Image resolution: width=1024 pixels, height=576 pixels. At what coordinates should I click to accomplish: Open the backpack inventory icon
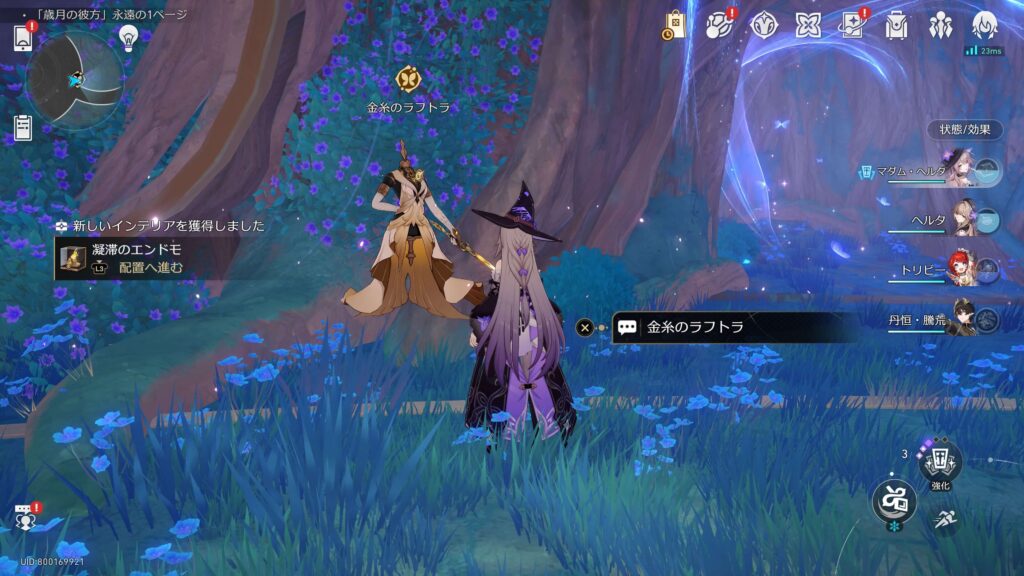coord(896,25)
